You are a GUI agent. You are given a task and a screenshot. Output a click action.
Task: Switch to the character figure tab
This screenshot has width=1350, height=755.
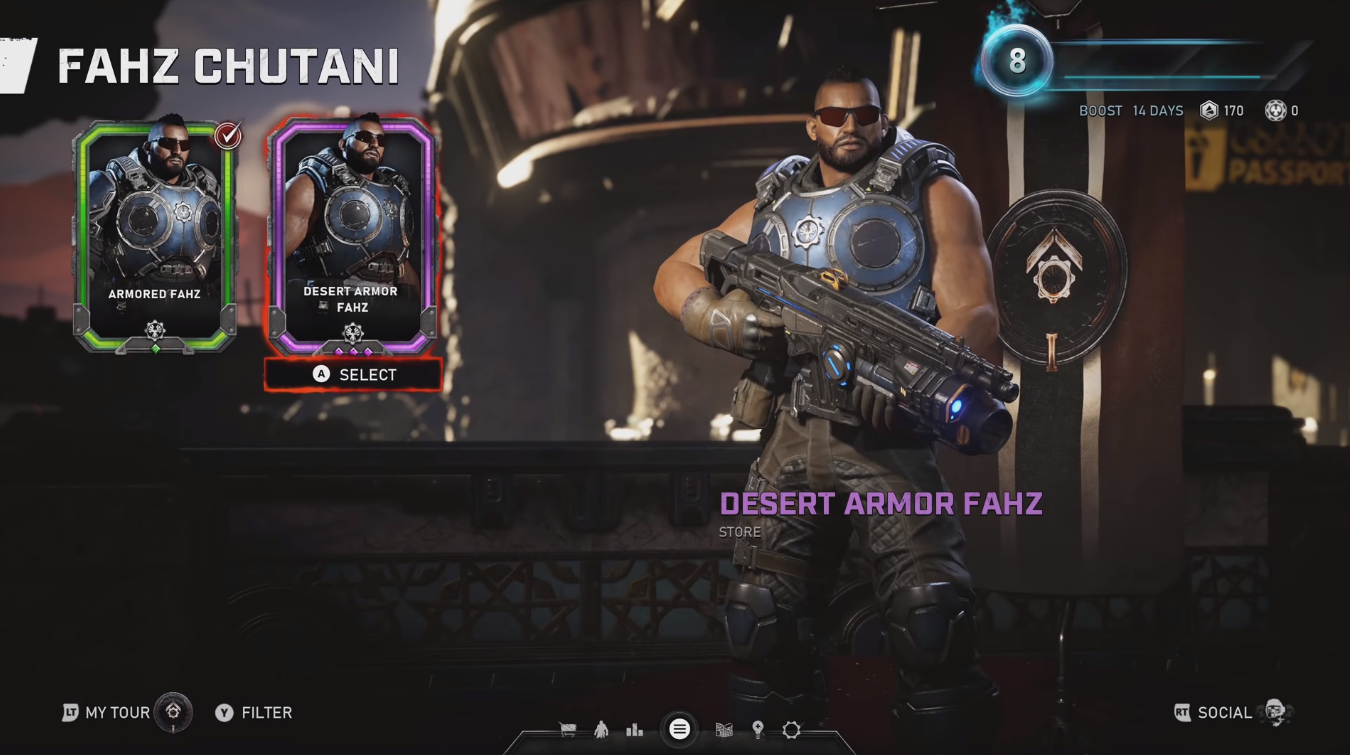601,730
